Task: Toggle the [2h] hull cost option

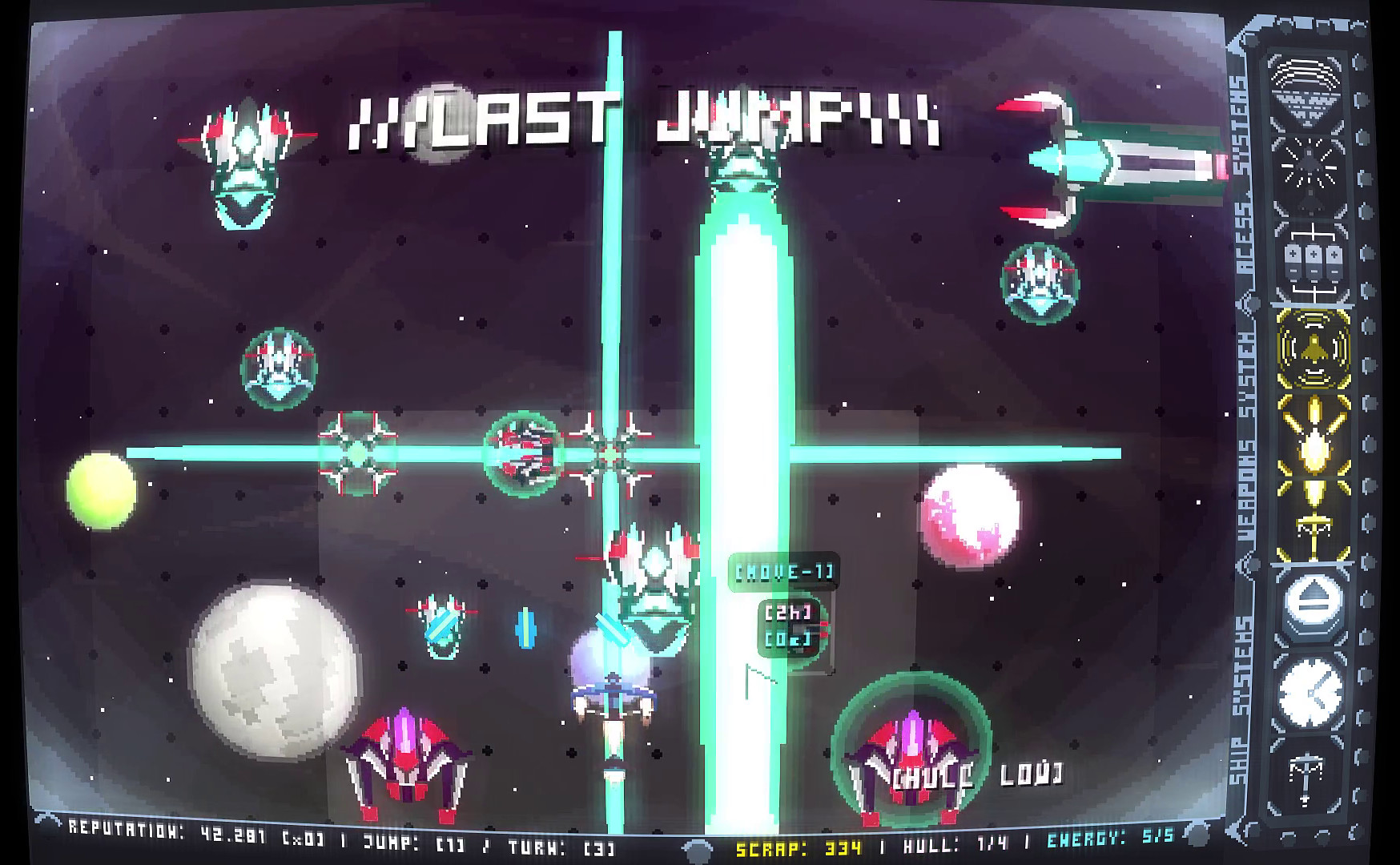Action: coord(789,613)
